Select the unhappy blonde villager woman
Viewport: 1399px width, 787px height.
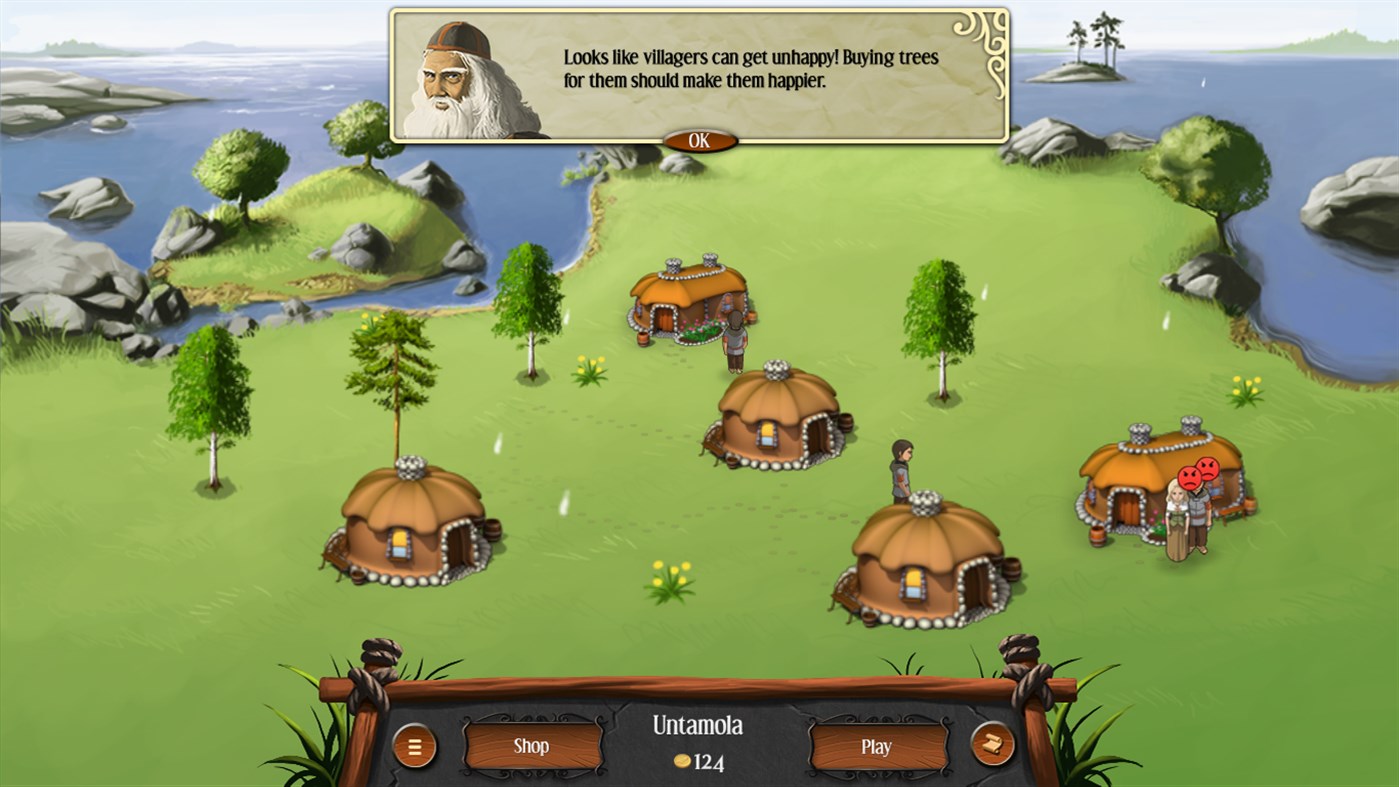1178,517
